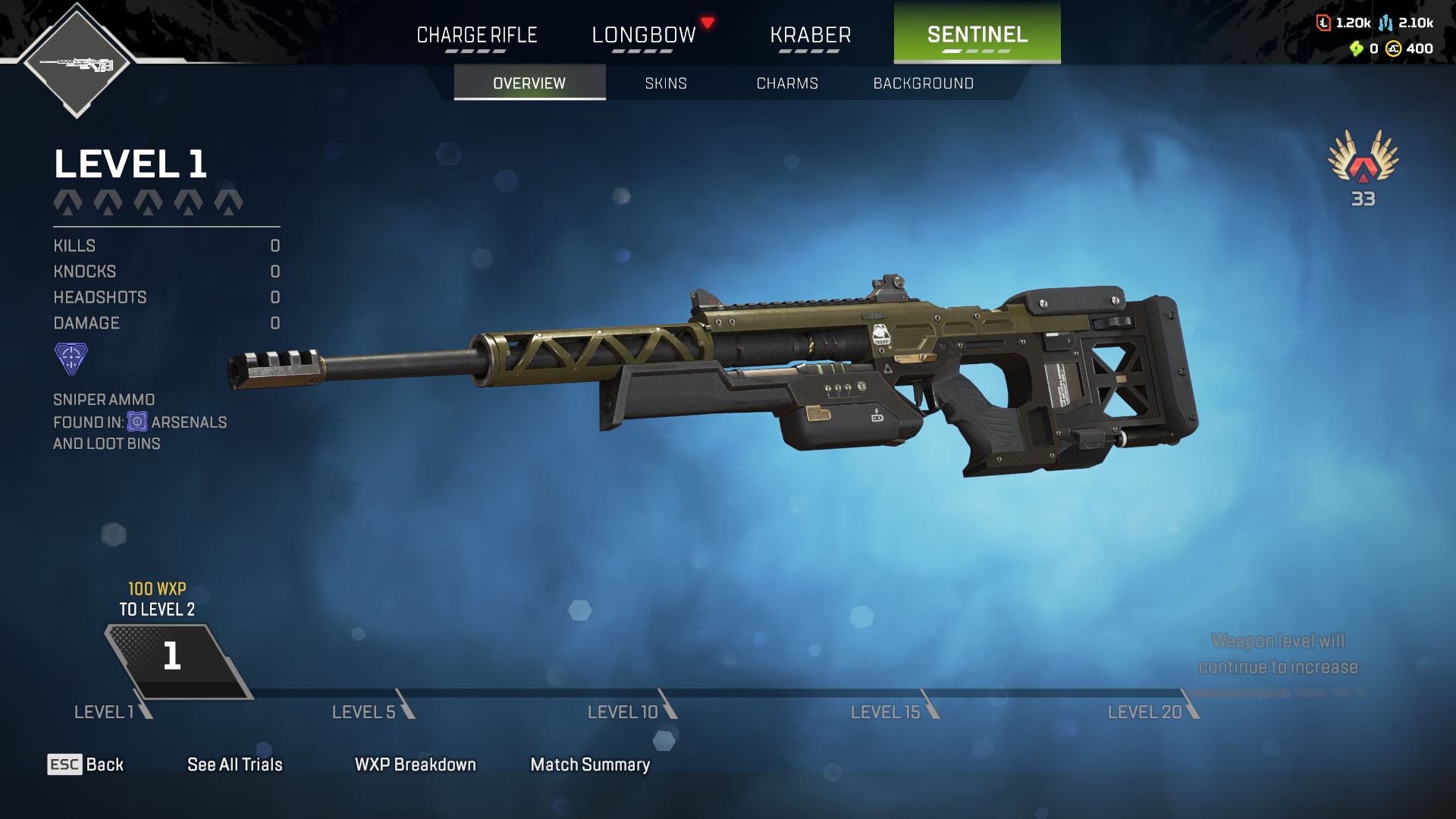This screenshot has width=1456, height=819.
Task: Switch to the Charge Rifle weapon tab
Action: pos(476,35)
